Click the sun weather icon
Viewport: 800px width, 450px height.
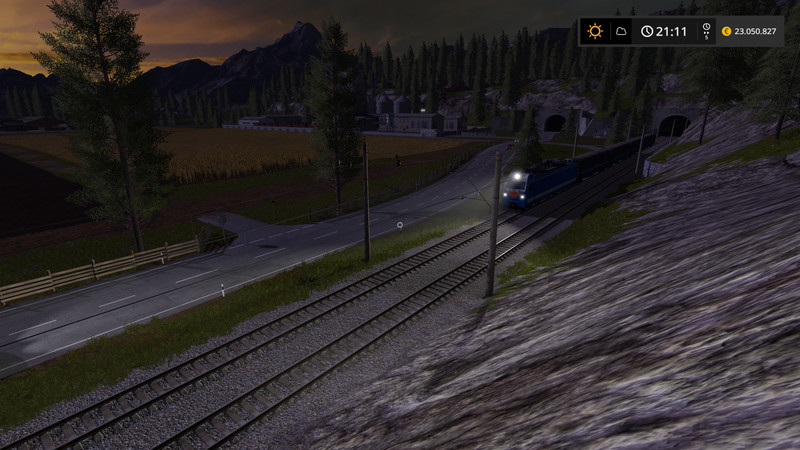[x=595, y=31]
